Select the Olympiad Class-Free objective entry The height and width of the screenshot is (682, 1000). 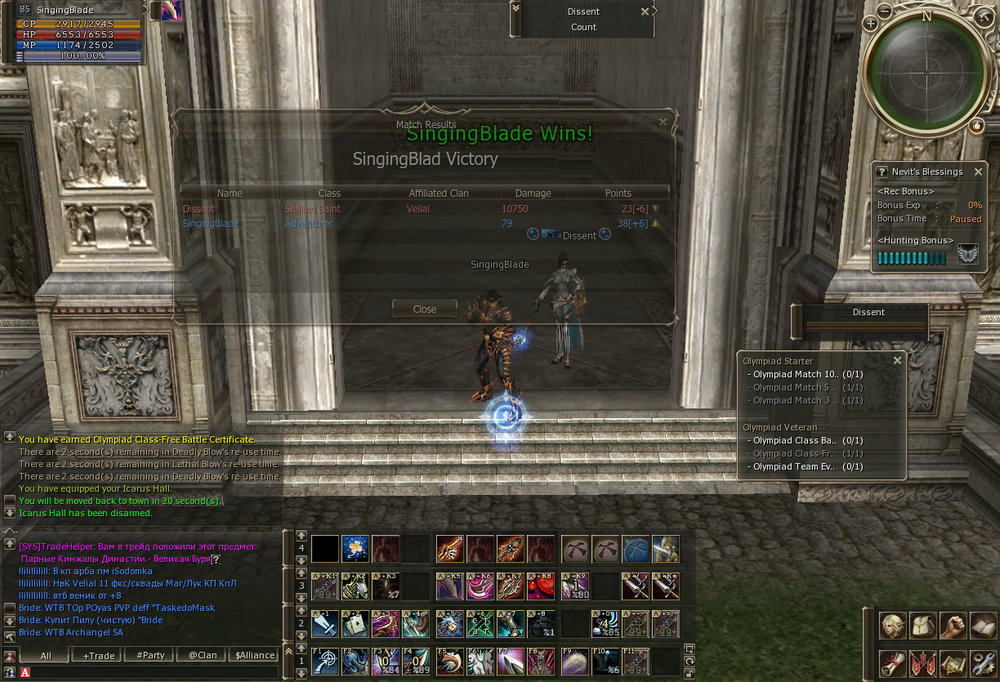pos(800,453)
